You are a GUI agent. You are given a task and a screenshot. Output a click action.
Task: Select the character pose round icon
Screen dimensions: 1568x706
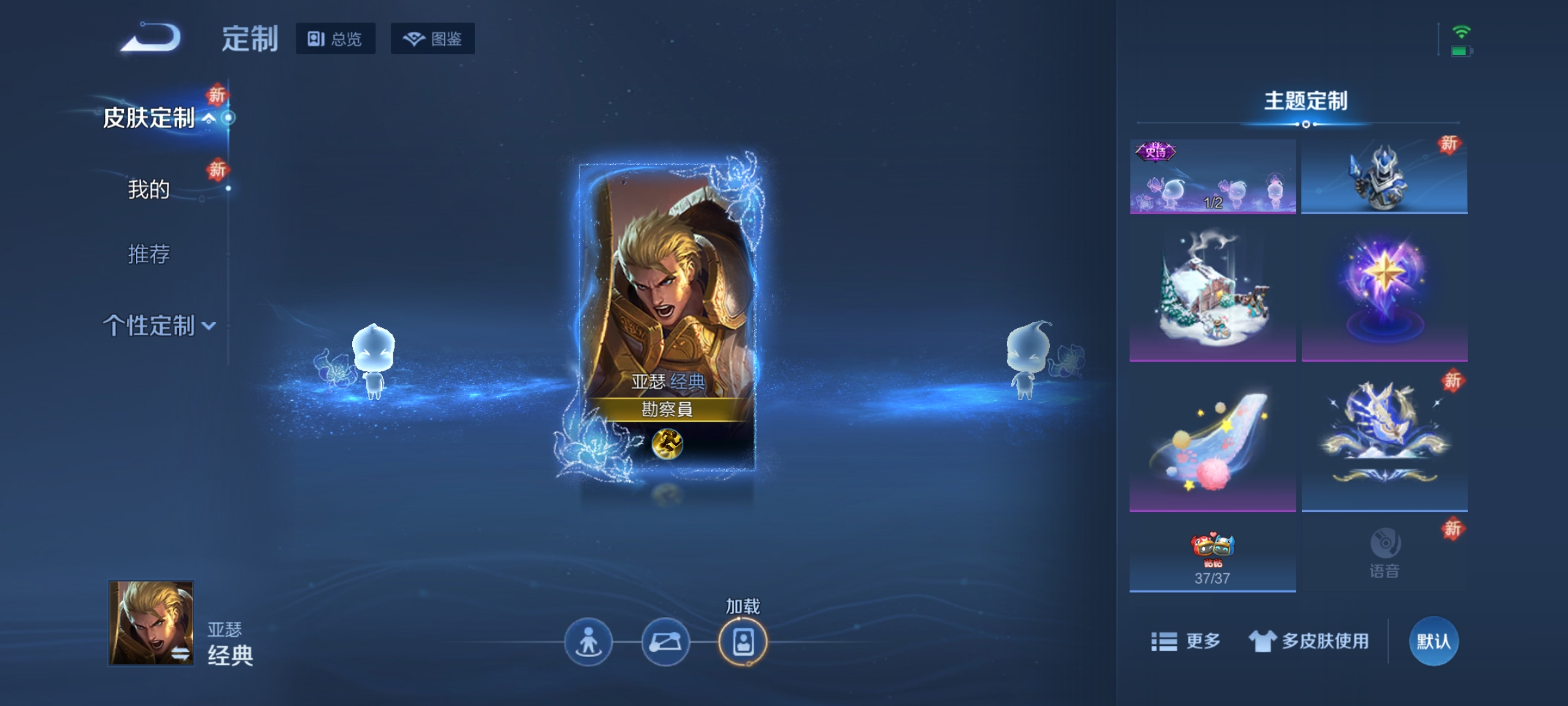click(588, 642)
